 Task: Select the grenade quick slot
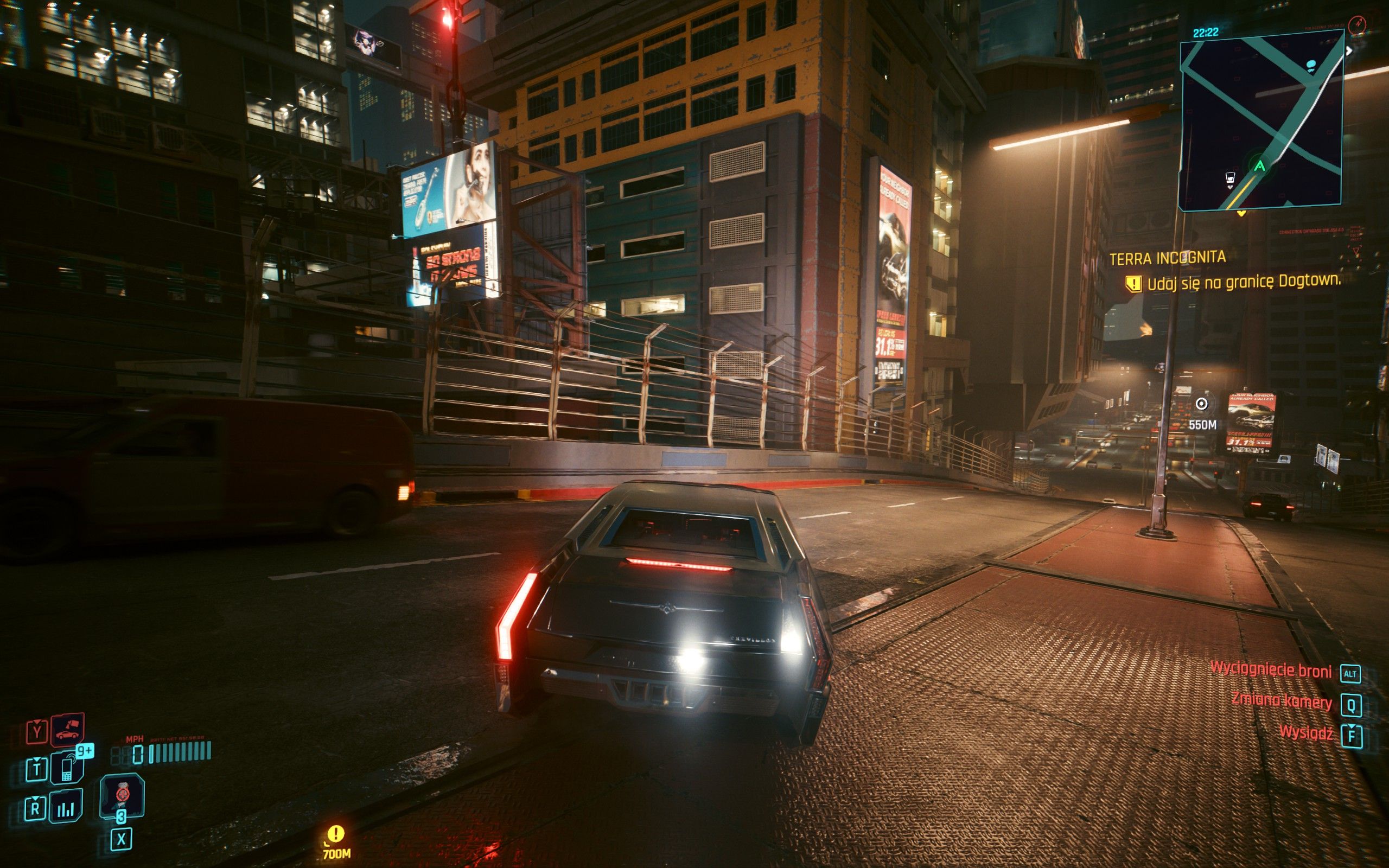[122, 795]
